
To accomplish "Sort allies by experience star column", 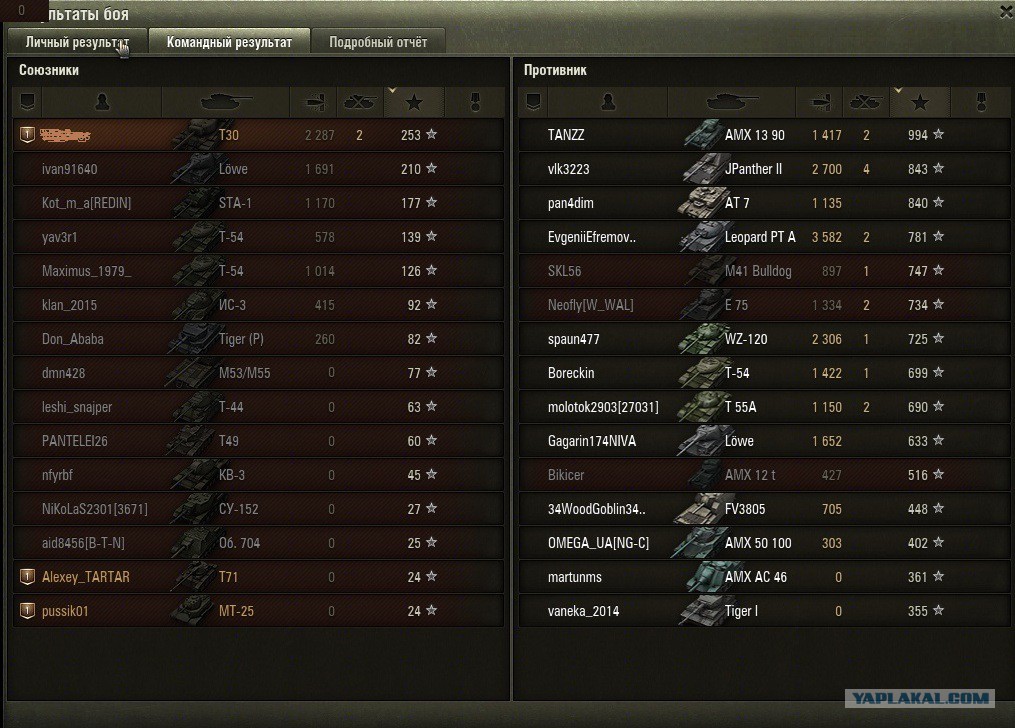I will pos(415,102).
